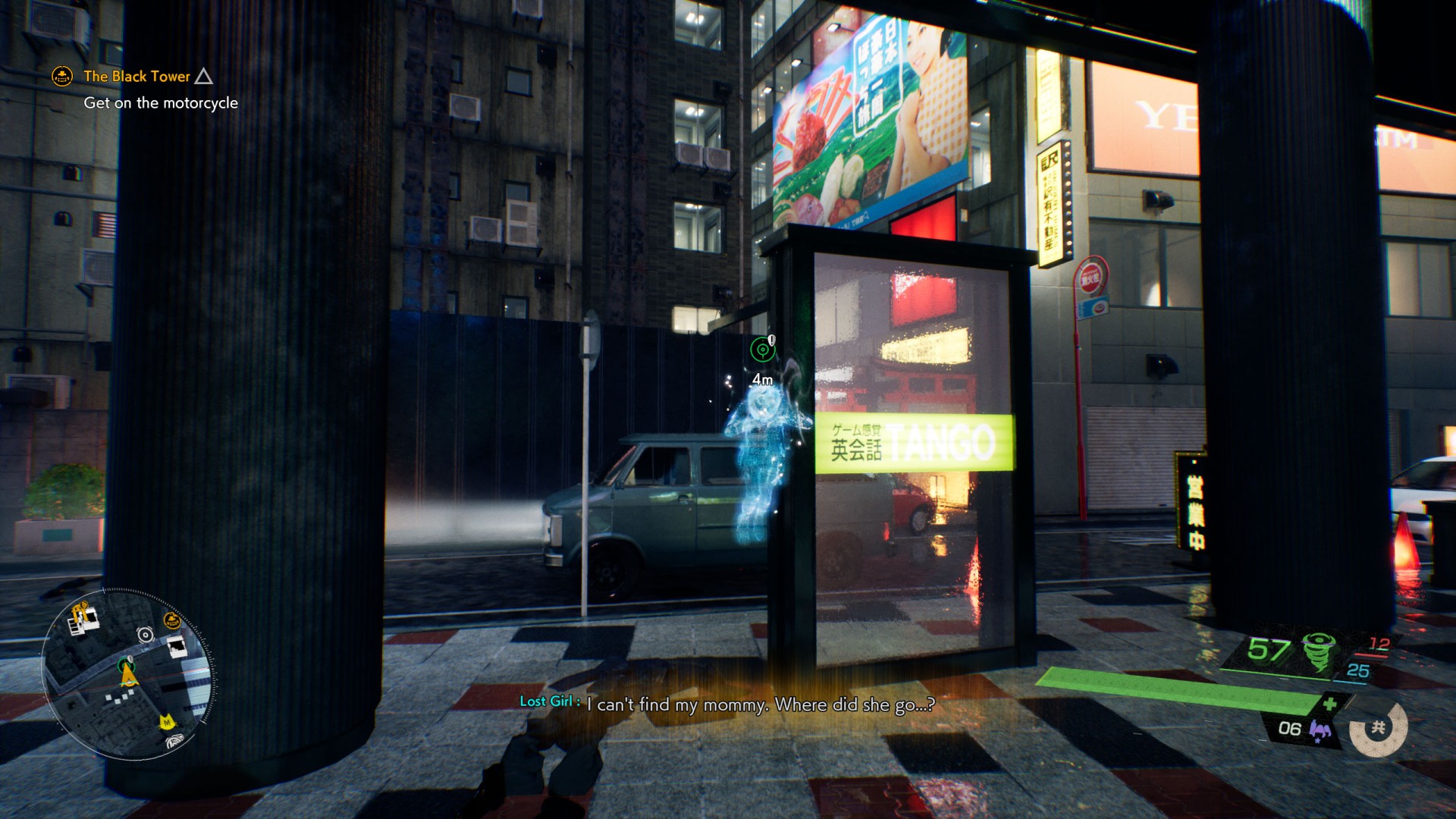
Task: Select The Black Tower quest tracker
Action: click(x=136, y=77)
